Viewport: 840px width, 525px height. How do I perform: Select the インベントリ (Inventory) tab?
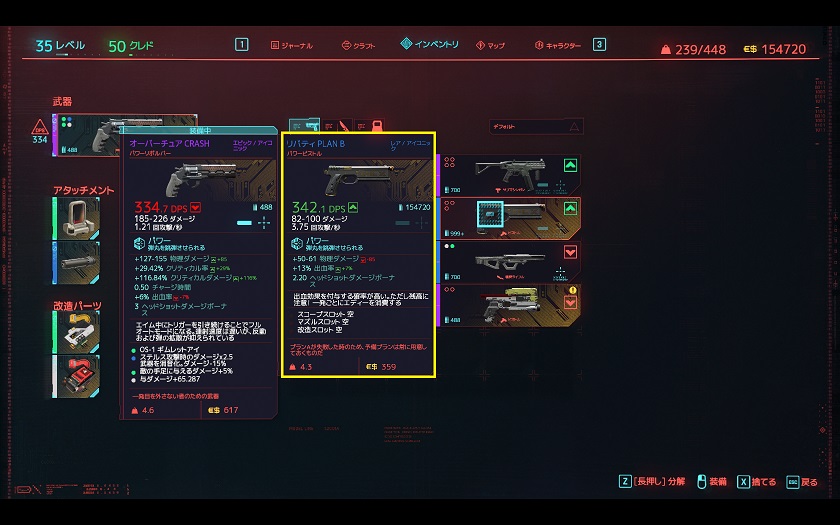coord(430,44)
